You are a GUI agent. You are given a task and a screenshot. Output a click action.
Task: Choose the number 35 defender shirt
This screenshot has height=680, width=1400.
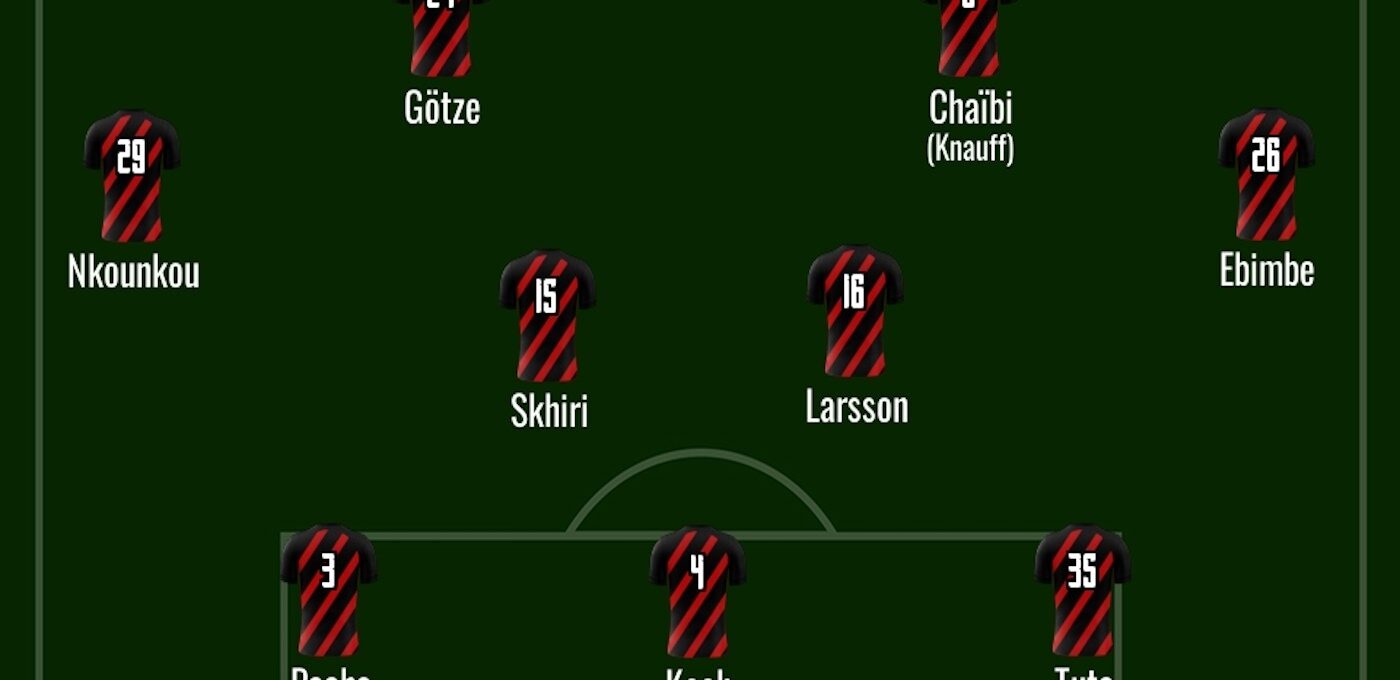coord(1082,590)
